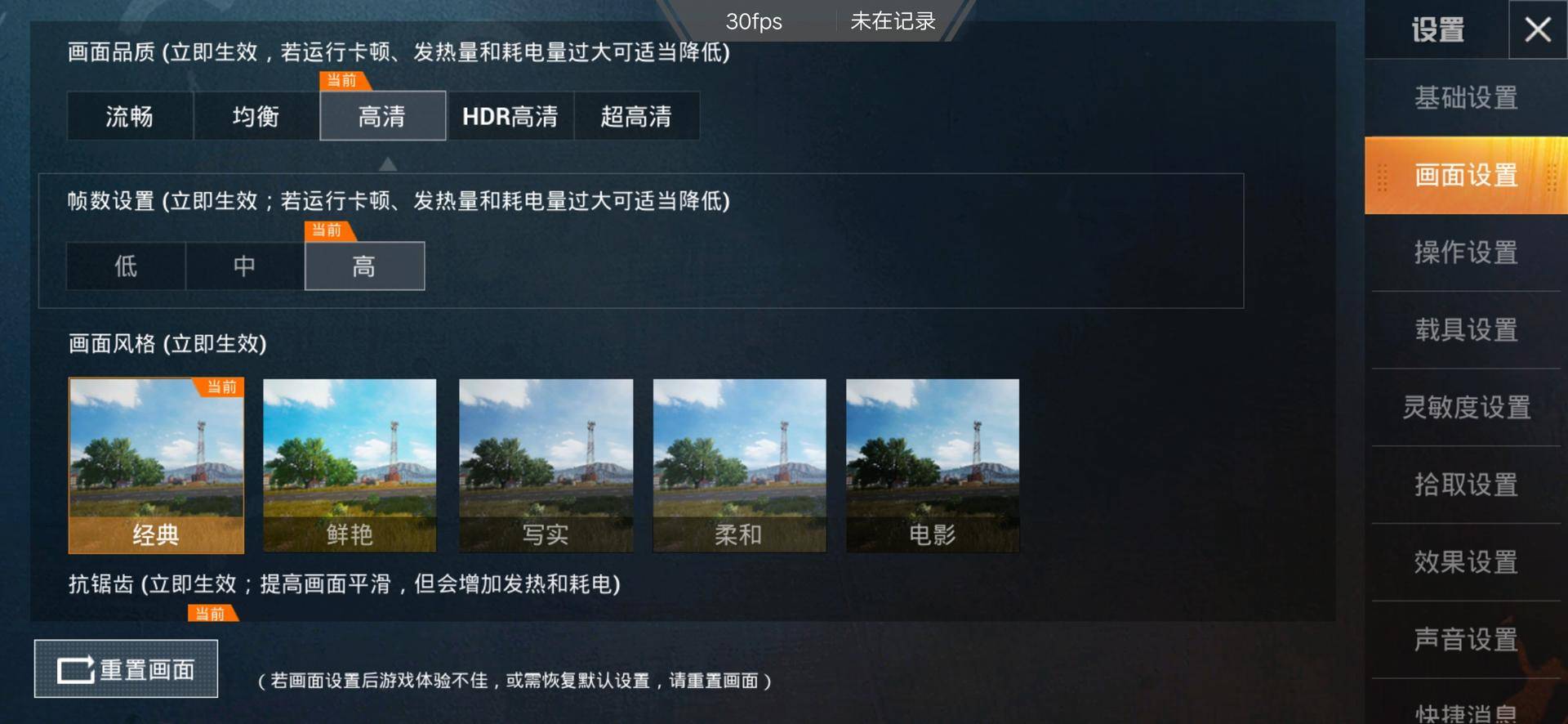
Task: Click the 未在记录 recording status
Action: (893, 21)
